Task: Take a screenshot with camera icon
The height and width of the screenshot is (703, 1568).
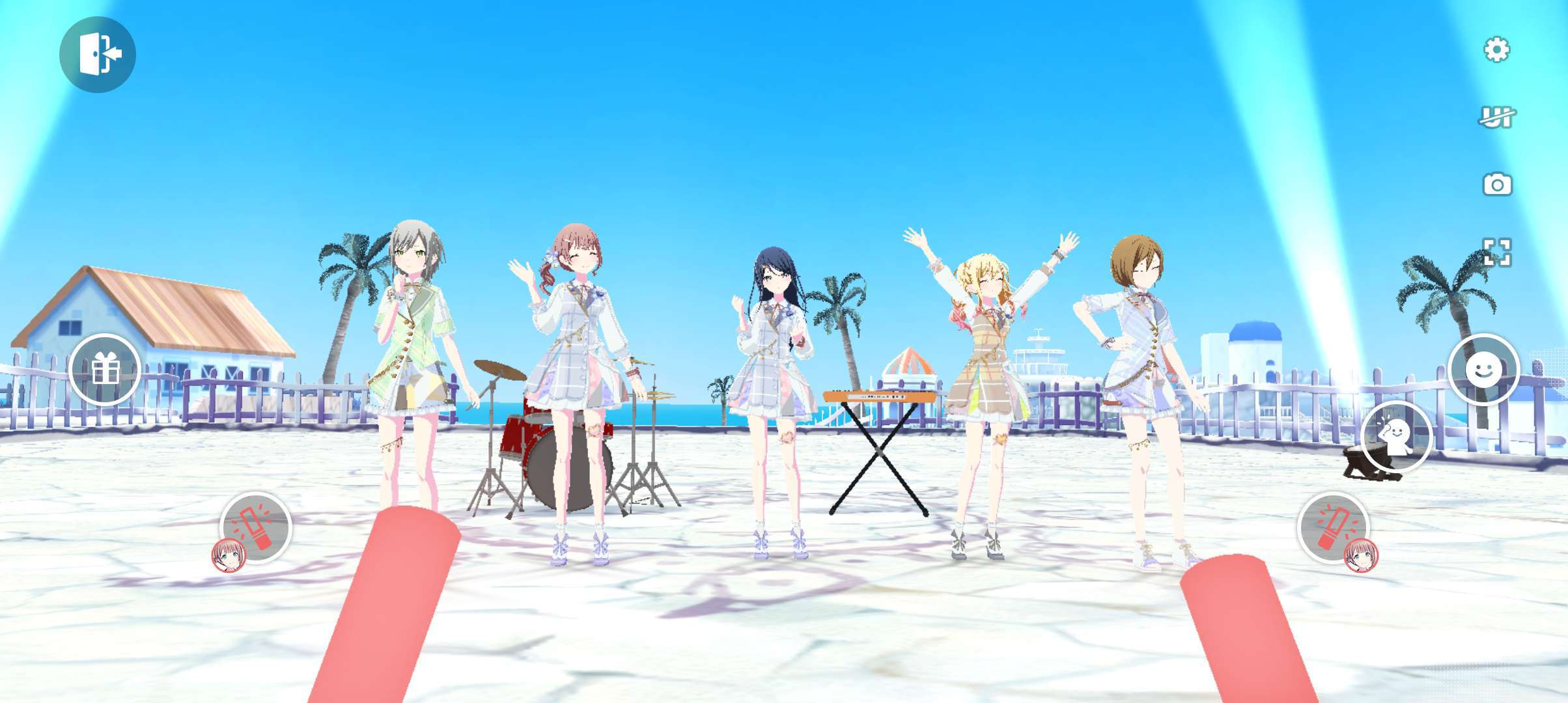Action: point(1496,185)
